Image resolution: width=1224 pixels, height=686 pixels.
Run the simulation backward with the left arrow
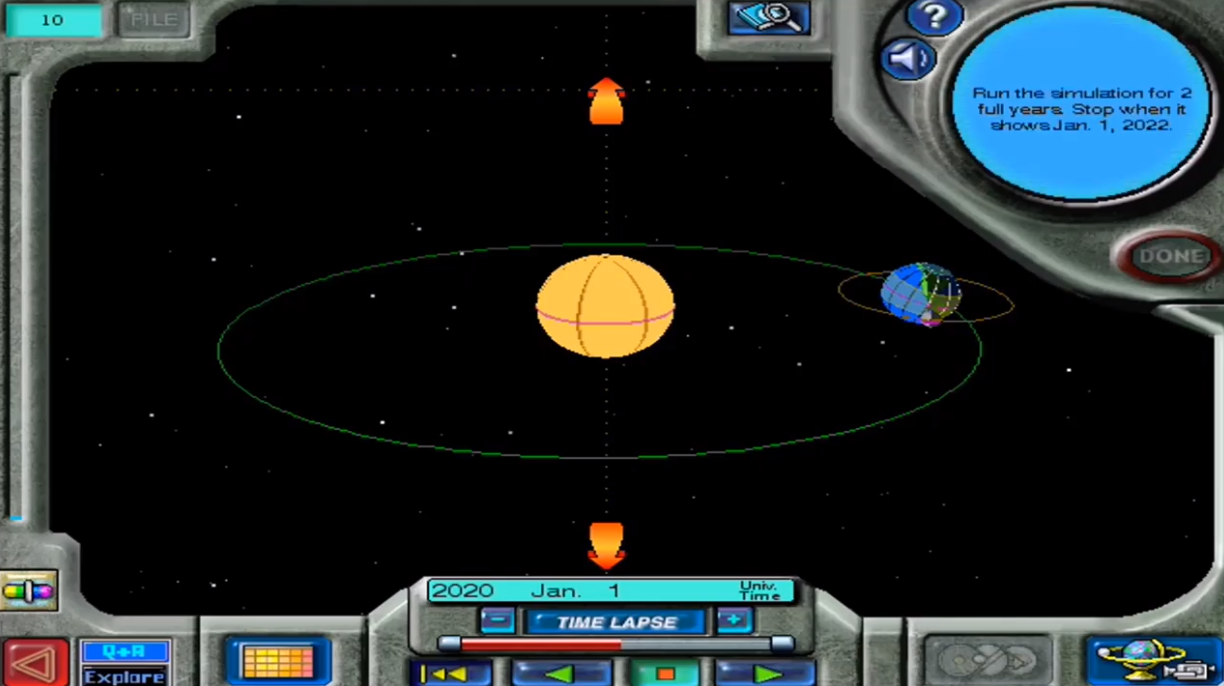point(561,674)
